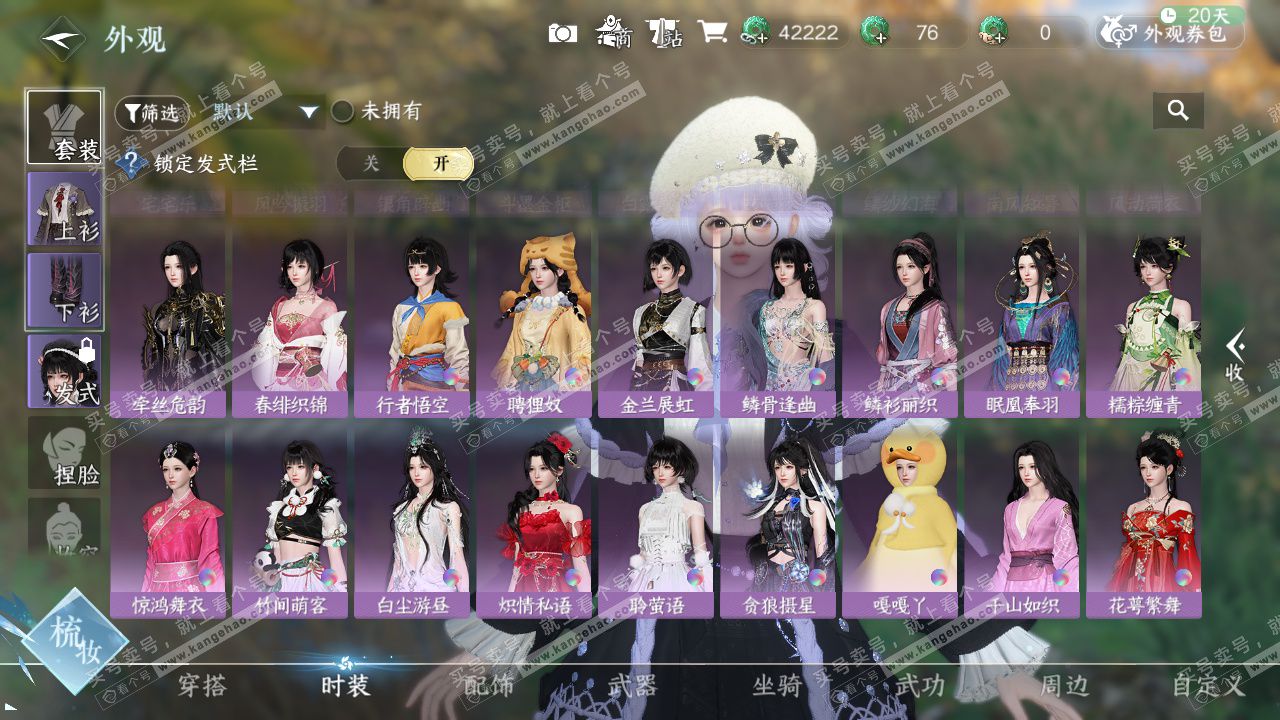The image size is (1280, 720).
Task: Collapse the panel with 收 arrow
Action: 1236,355
